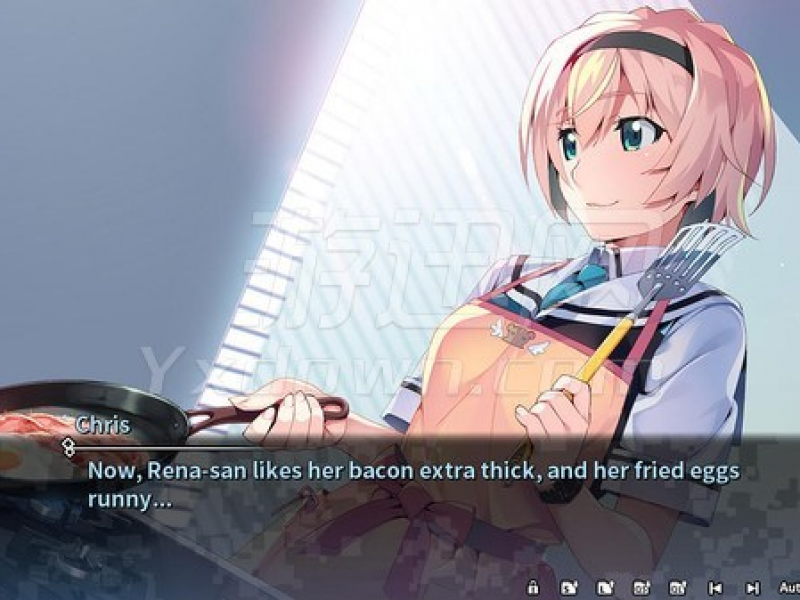Click the quick load (QL) icon
The image size is (800, 600).
(x=677, y=587)
